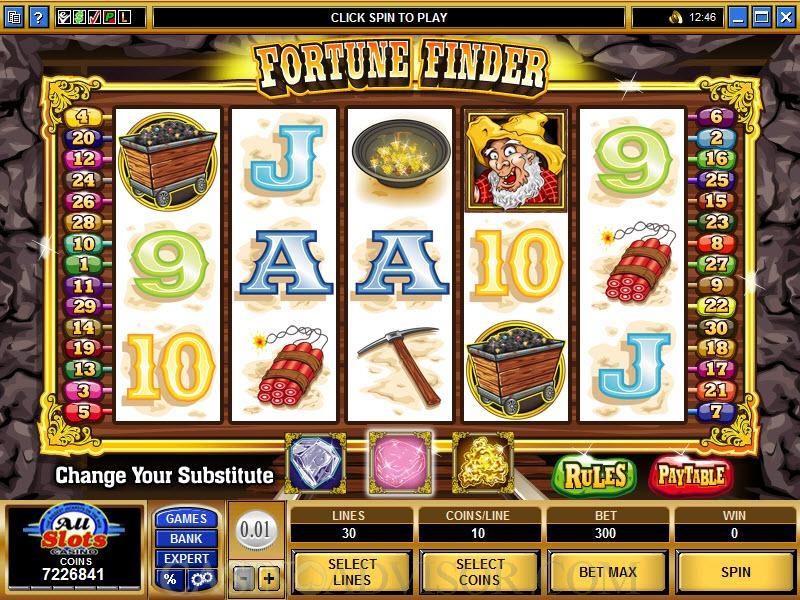Screen dimensions: 800x600
Task: Pick the gold nugget substitute symbol
Action: [483, 462]
